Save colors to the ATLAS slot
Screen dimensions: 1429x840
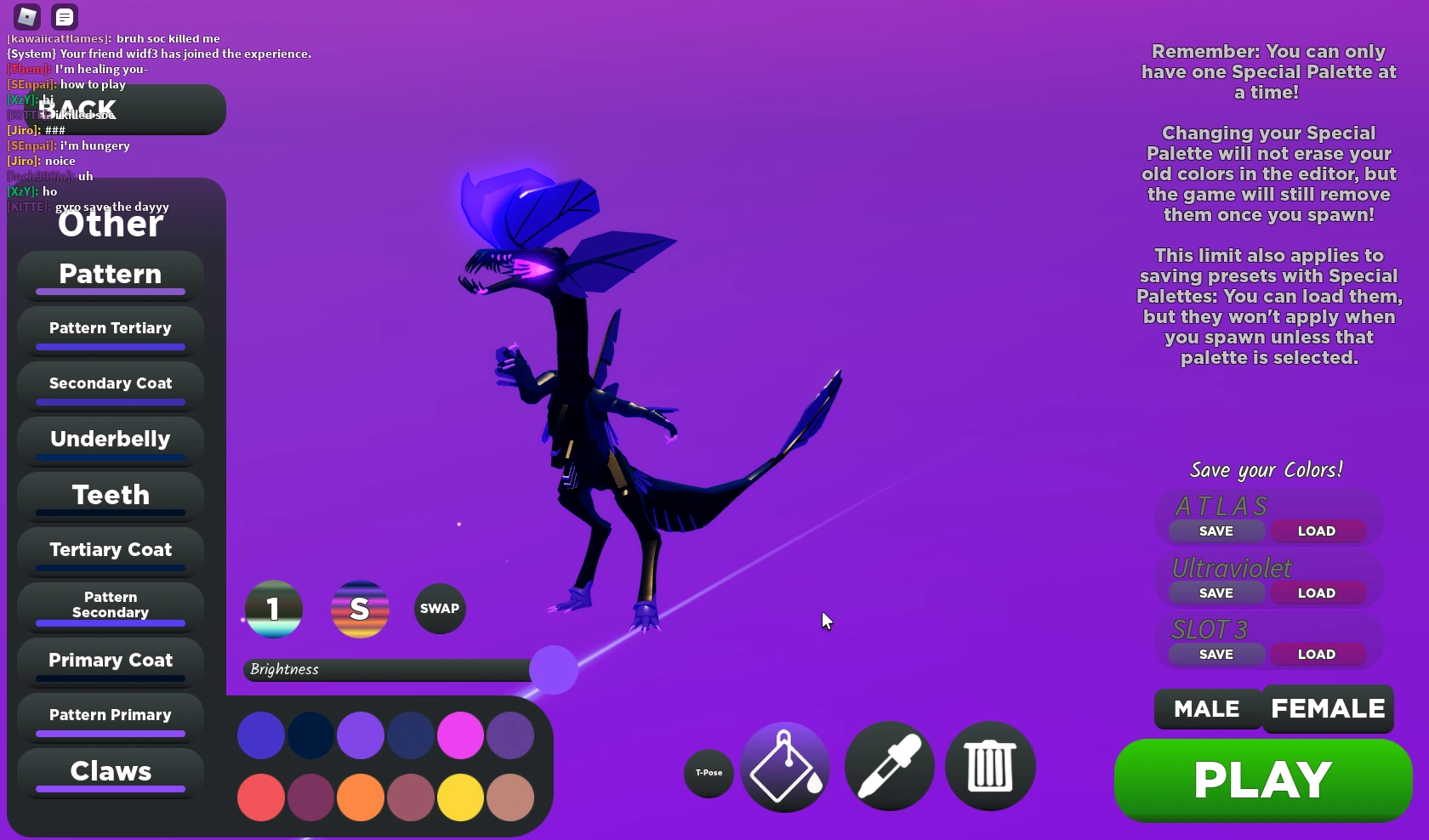click(x=1215, y=531)
